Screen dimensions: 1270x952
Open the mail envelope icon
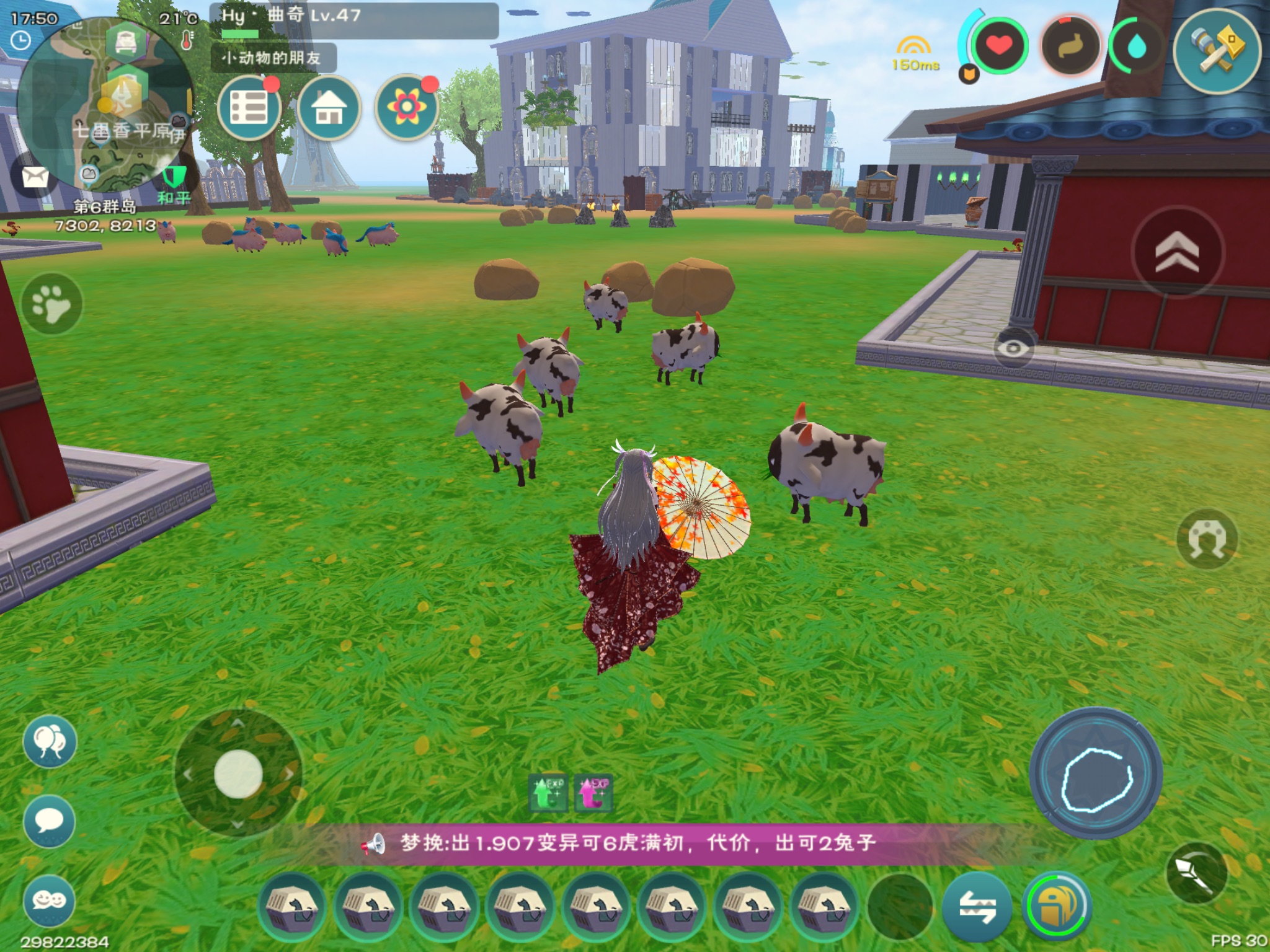pyautogui.click(x=35, y=177)
